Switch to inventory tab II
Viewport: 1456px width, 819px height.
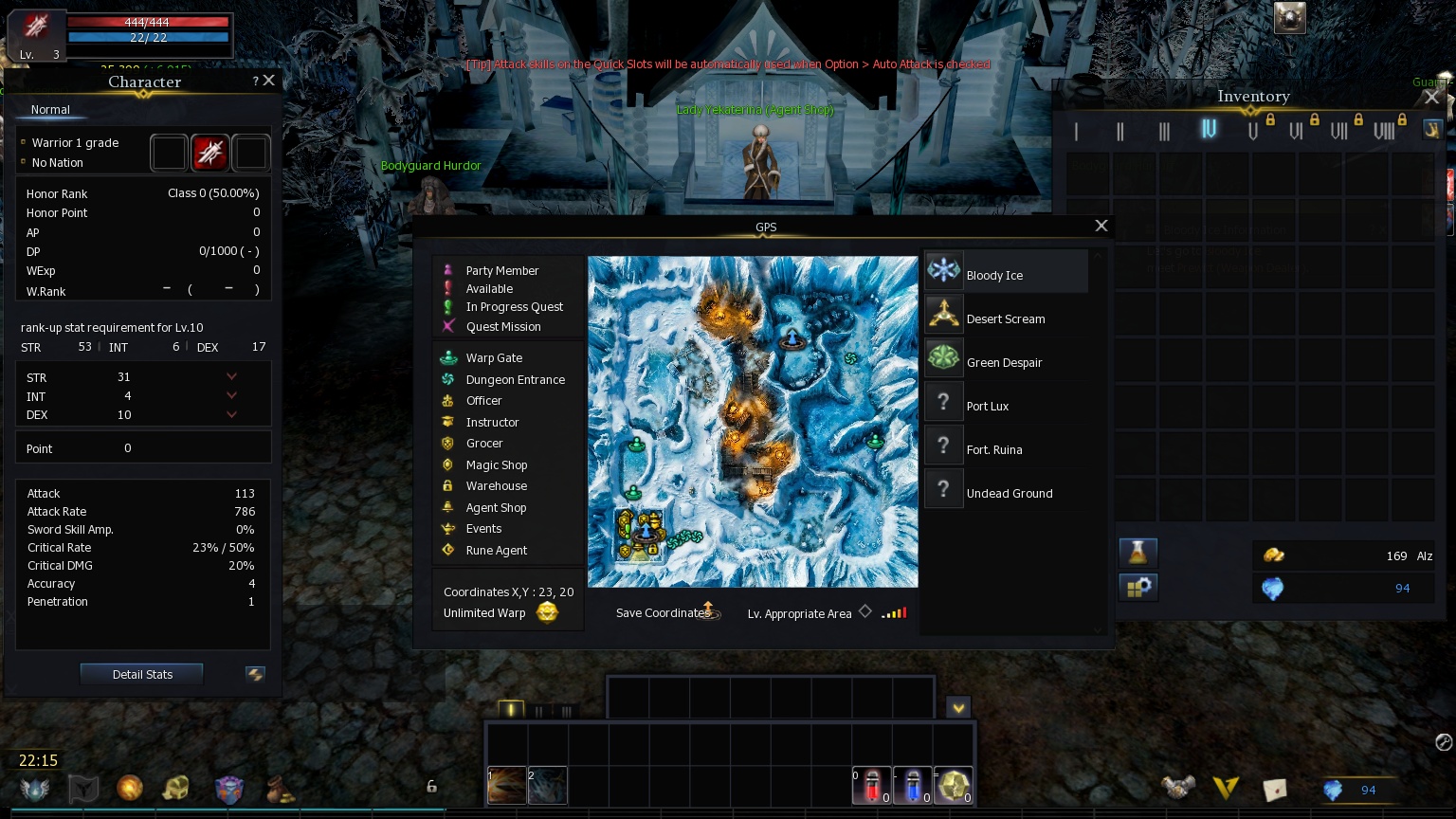1120,131
